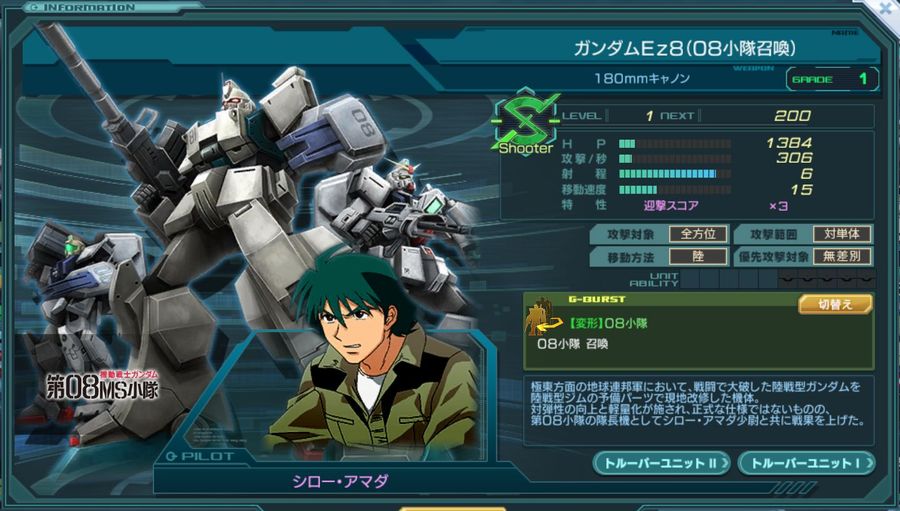
Task: Open トルーパーユニット I details
Action: pos(806,463)
